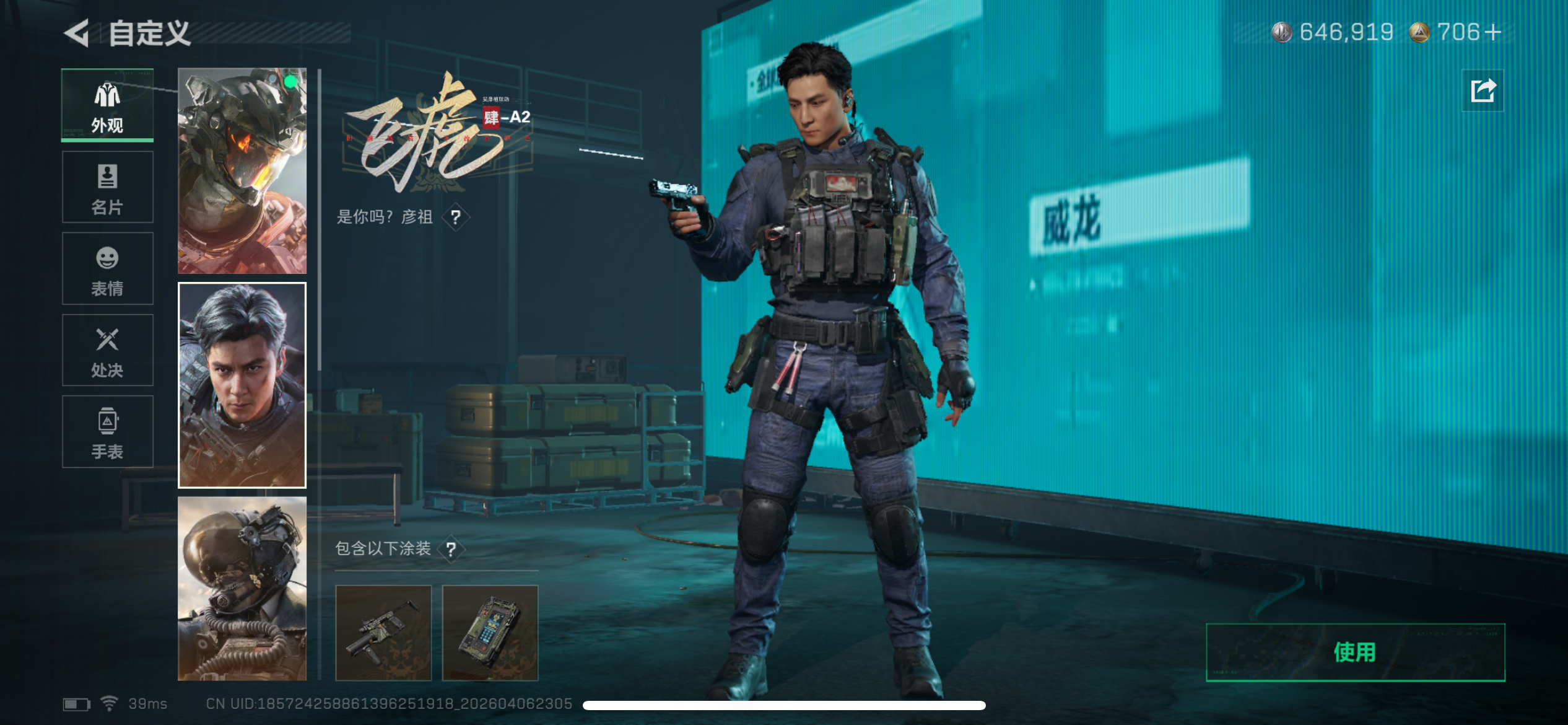
Task: Expand the 包含以下涂装 help popup
Action: (451, 548)
